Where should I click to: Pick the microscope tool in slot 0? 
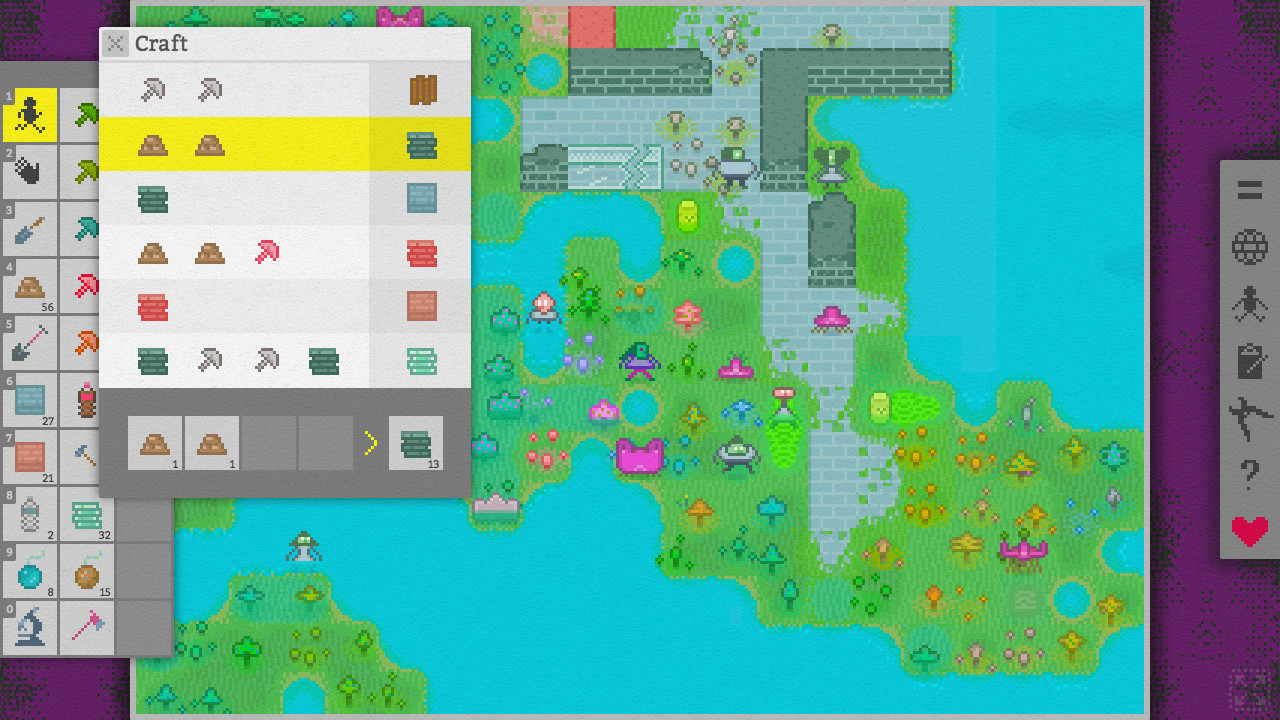30,628
